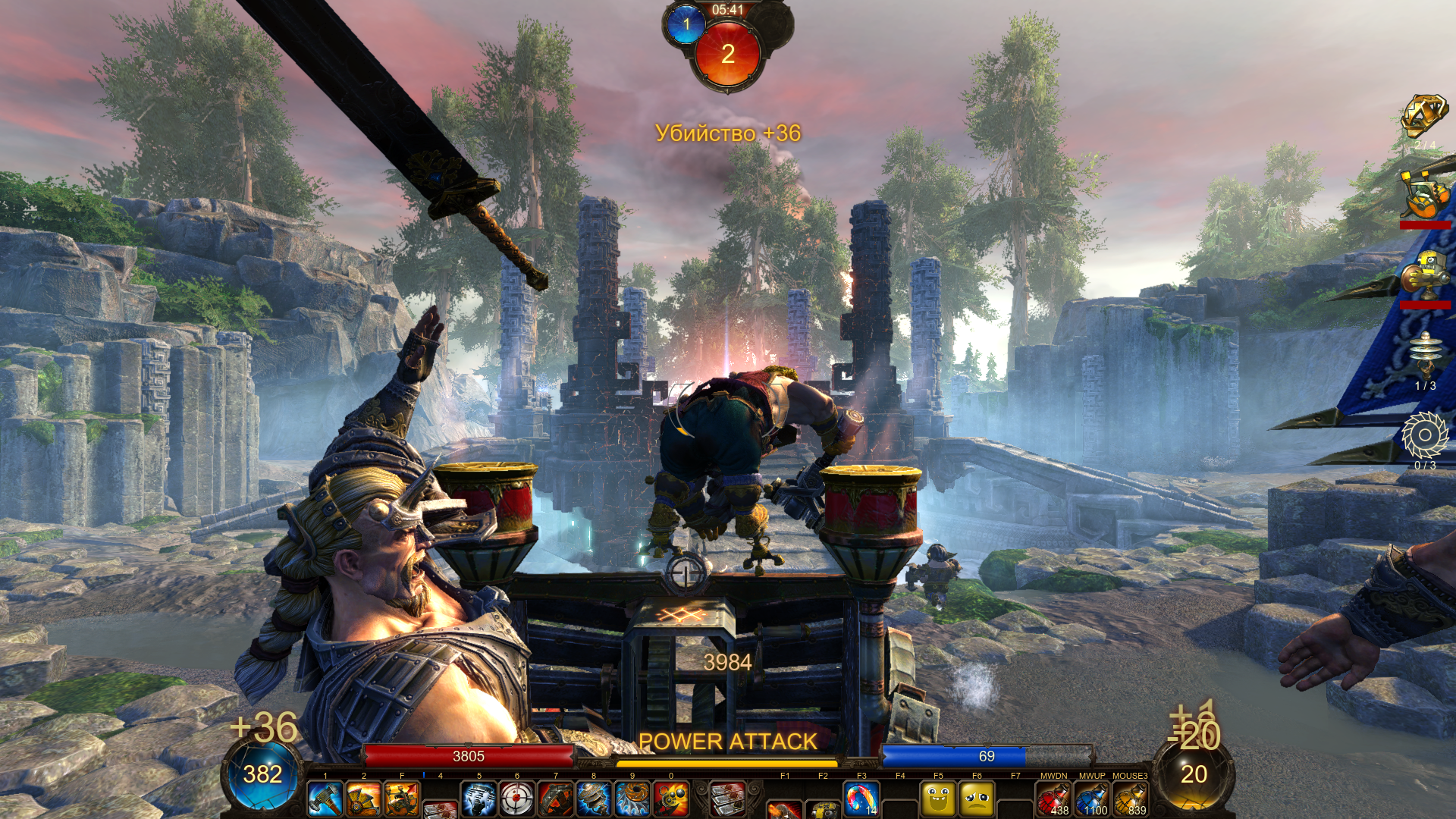The height and width of the screenshot is (819, 1456).
Task: Select the circular sawblade trap icon
Action: [1424, 435]
